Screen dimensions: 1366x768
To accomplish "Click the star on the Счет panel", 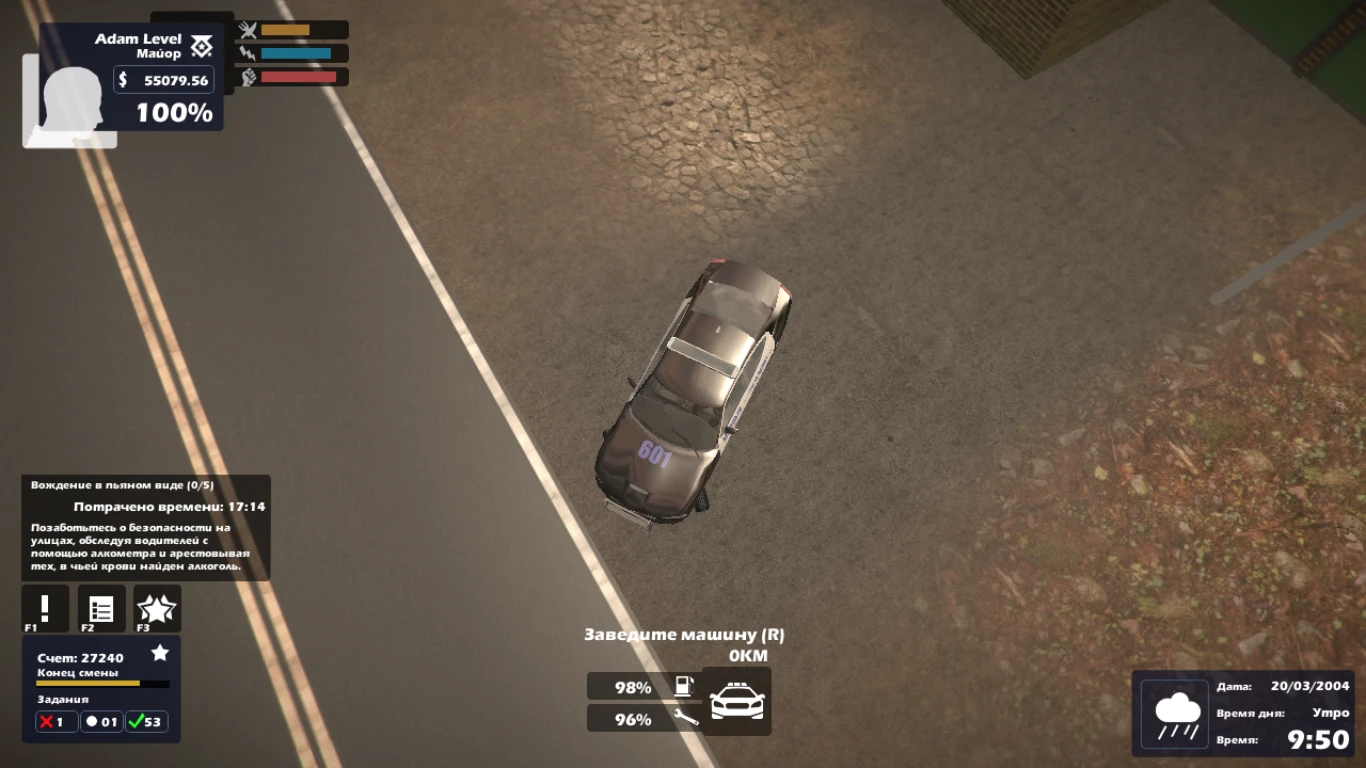I will point(160,652).
